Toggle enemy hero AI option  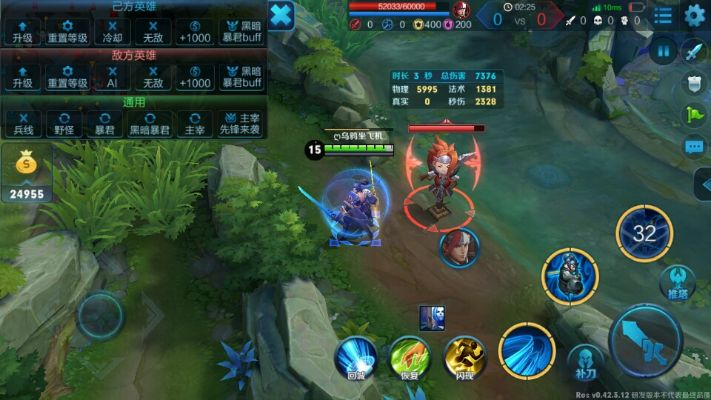click(112, 78)
